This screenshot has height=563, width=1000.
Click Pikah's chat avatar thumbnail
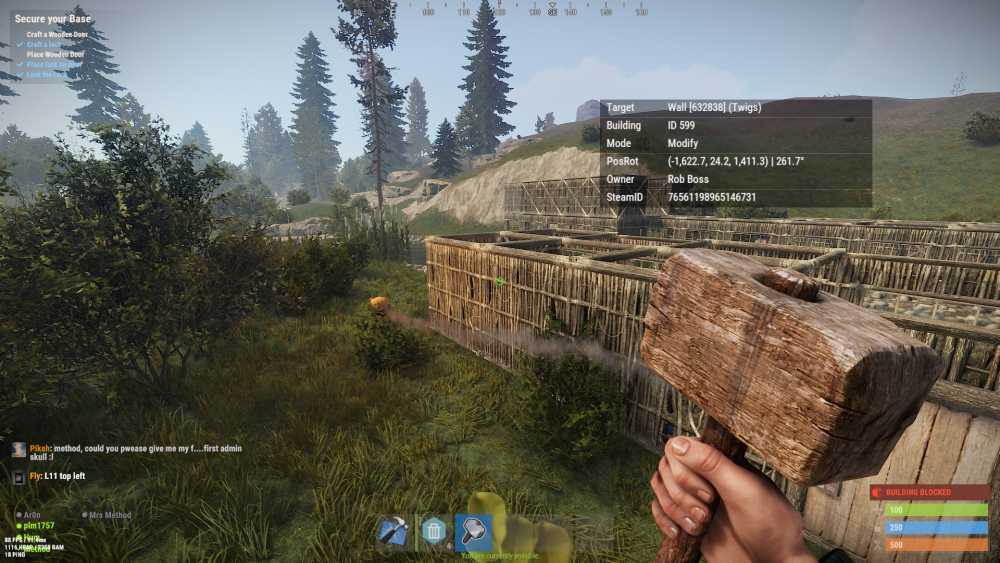click(x=19, y=450)
